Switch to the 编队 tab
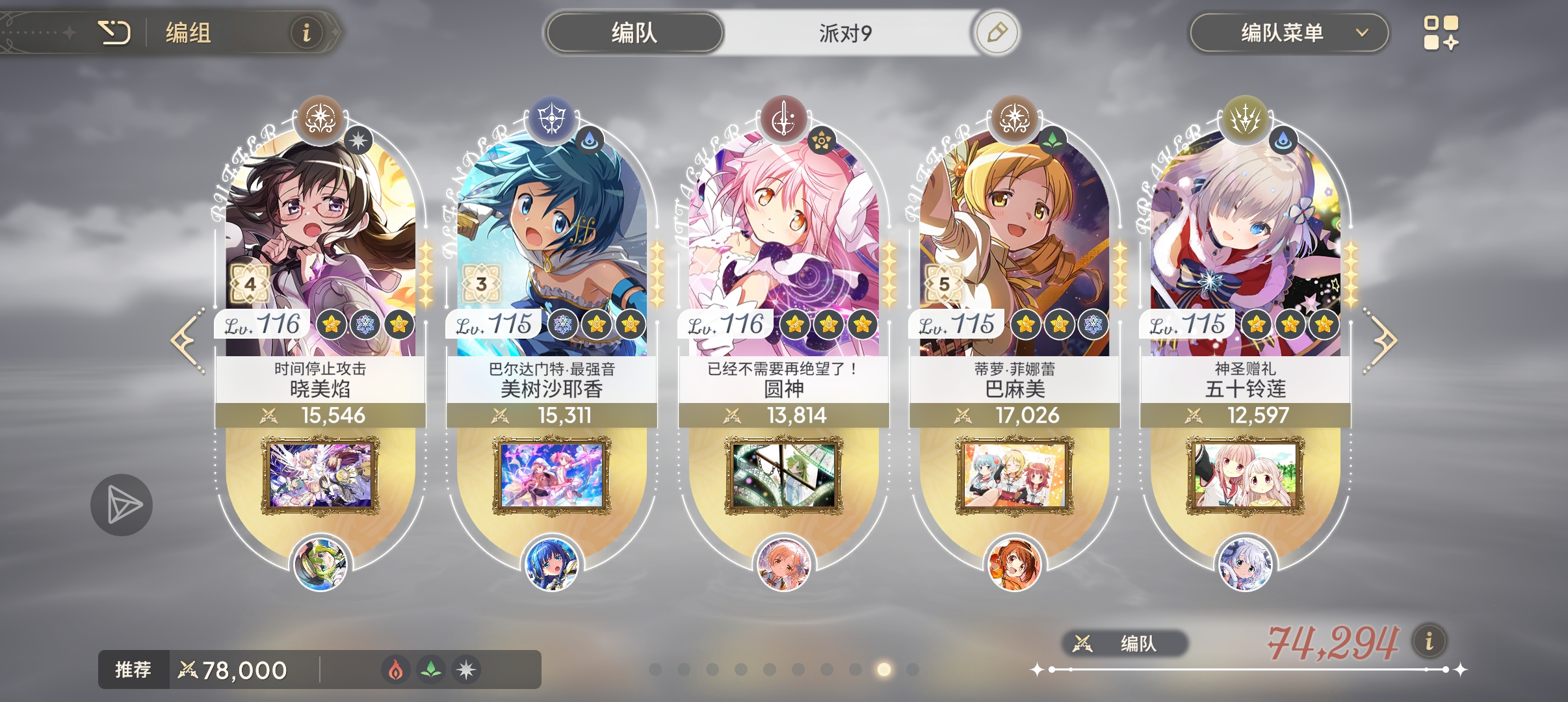Image resolution: width=1568 pixels, height=702 pixels. pos(634,31)
